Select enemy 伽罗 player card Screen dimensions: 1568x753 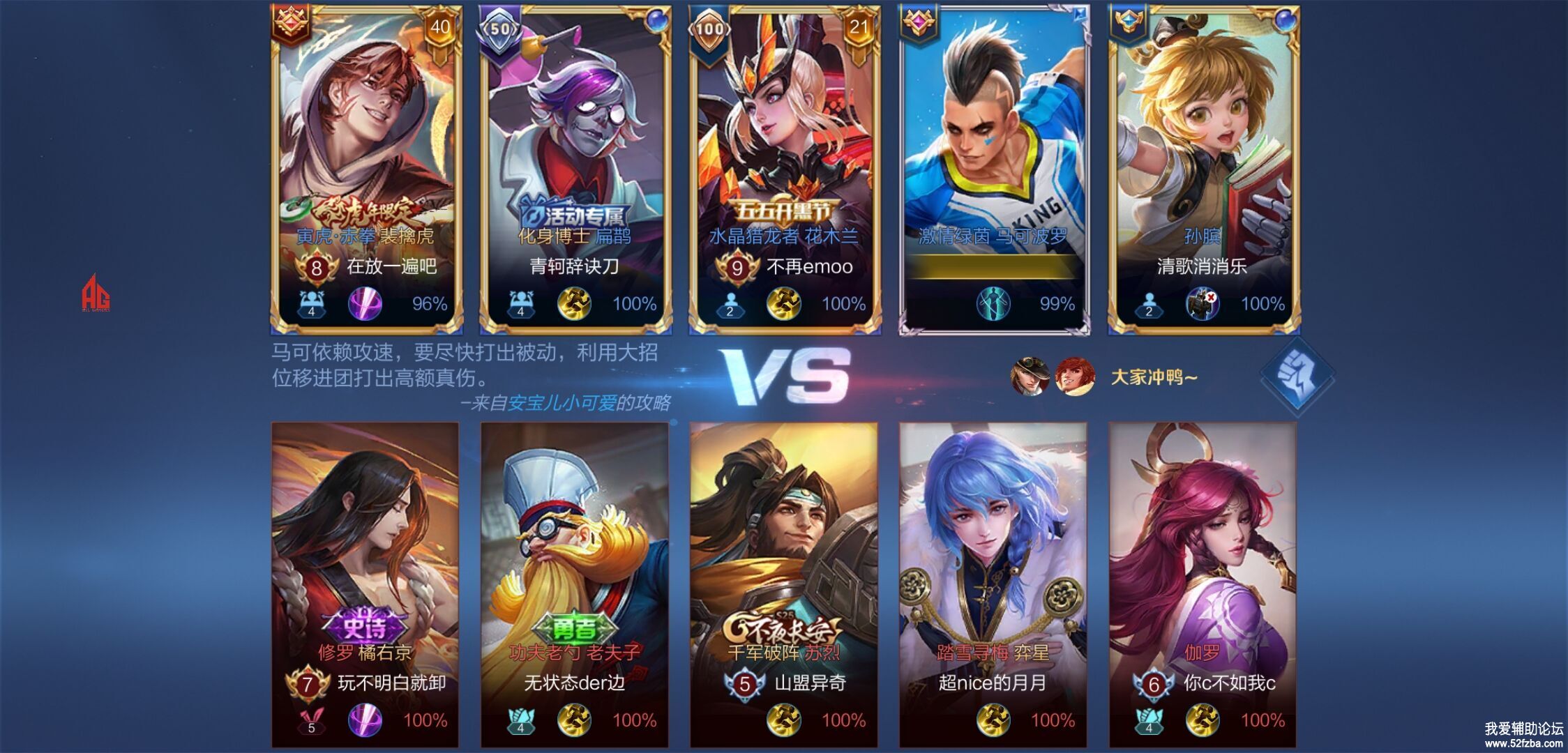tap(1203, 584)
